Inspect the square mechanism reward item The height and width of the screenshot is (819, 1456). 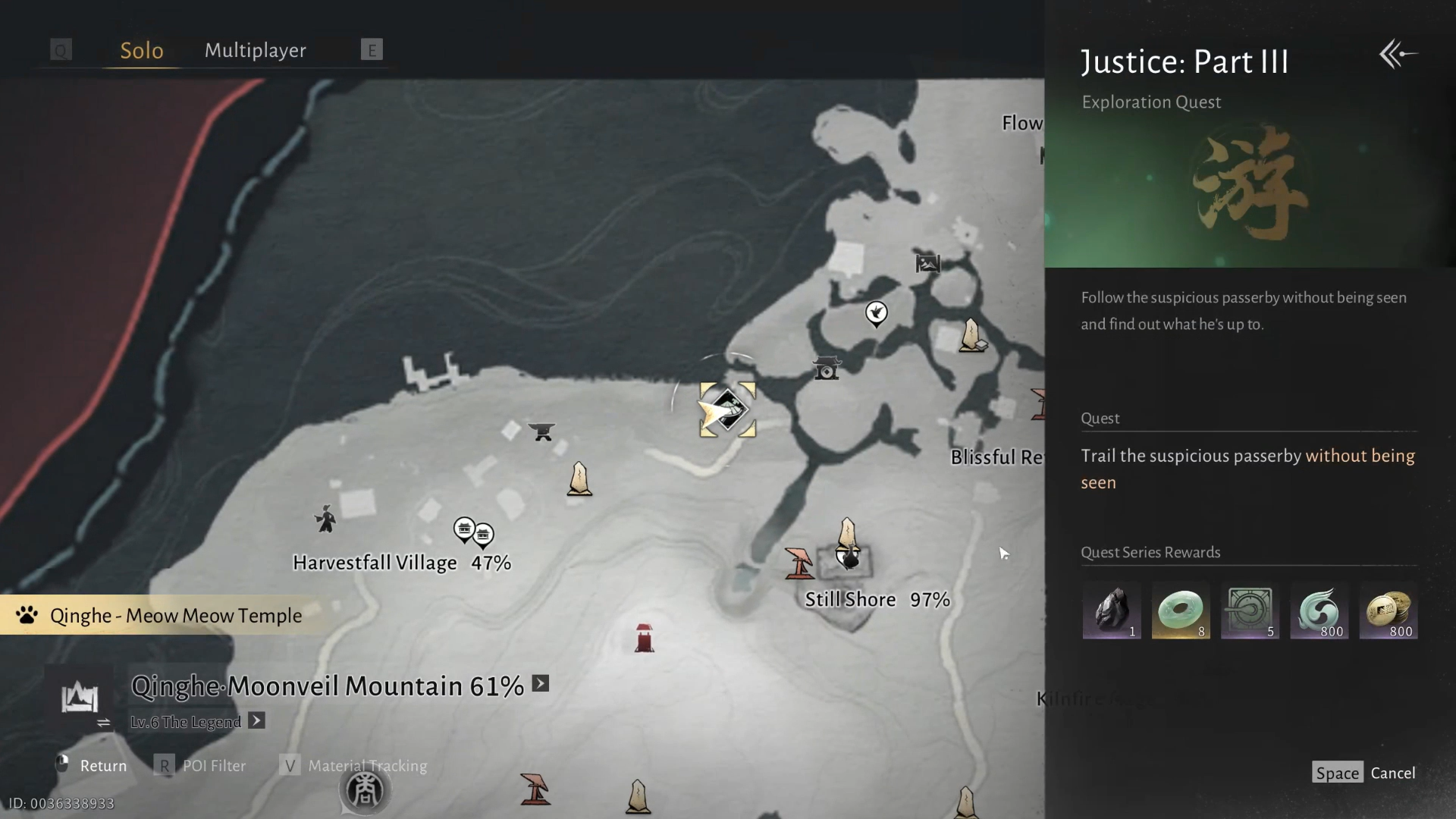[x=1249, y=610]
